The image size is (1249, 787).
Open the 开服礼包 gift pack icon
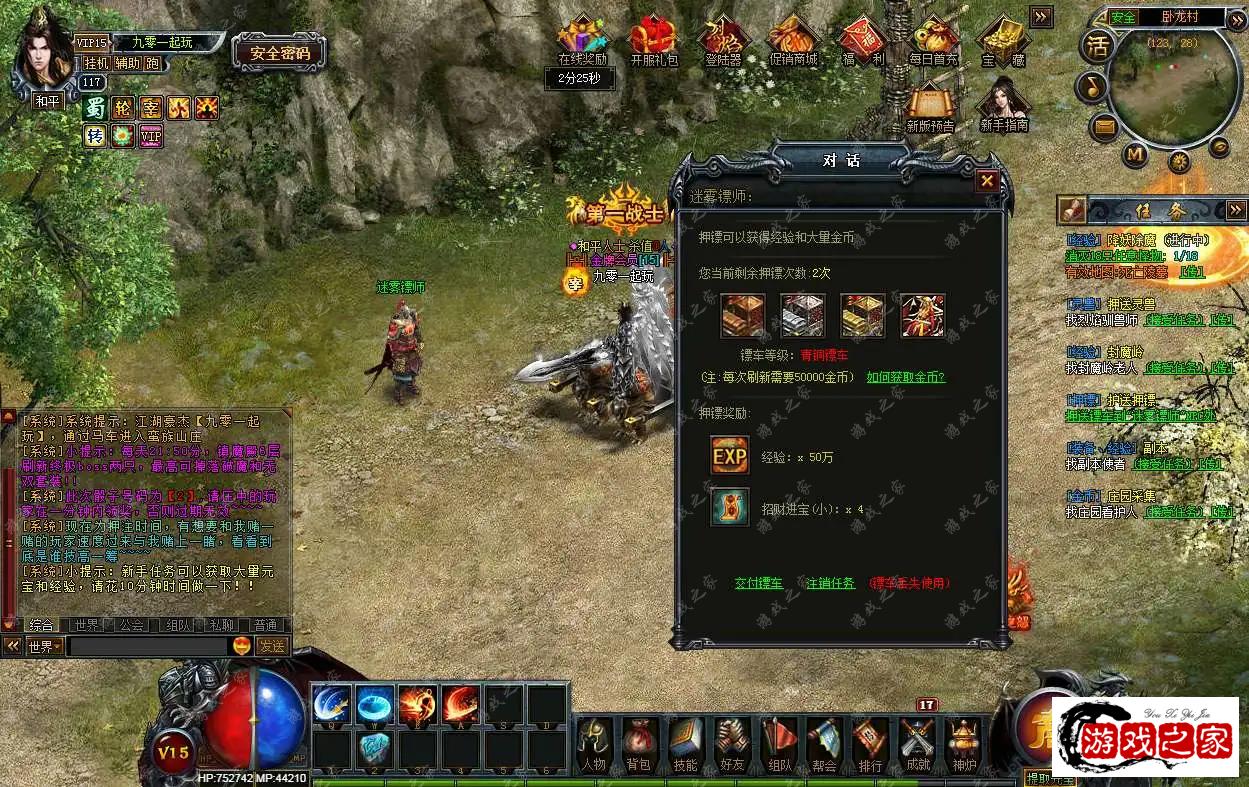click(653, 41)
